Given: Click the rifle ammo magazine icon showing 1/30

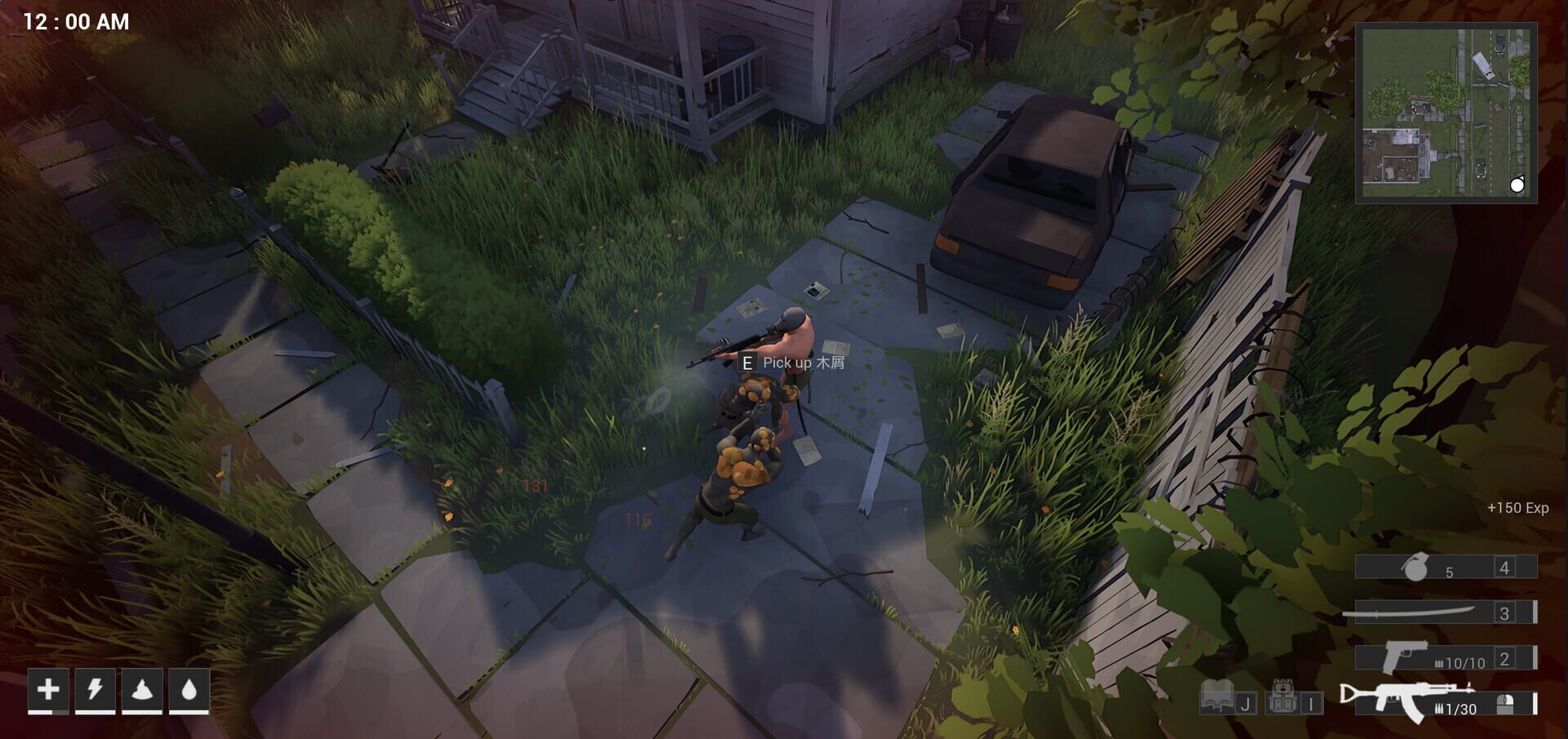Looking at the screenshot, I should pyautogui.click(x=1454, y=708).
